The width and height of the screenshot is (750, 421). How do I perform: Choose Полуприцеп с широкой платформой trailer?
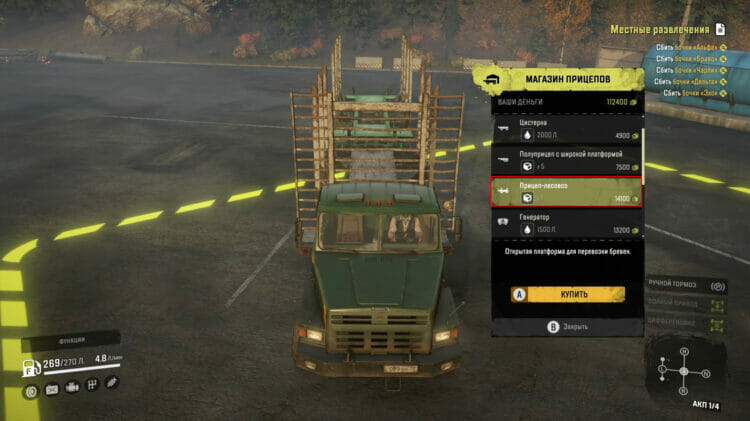click(567, 160)
